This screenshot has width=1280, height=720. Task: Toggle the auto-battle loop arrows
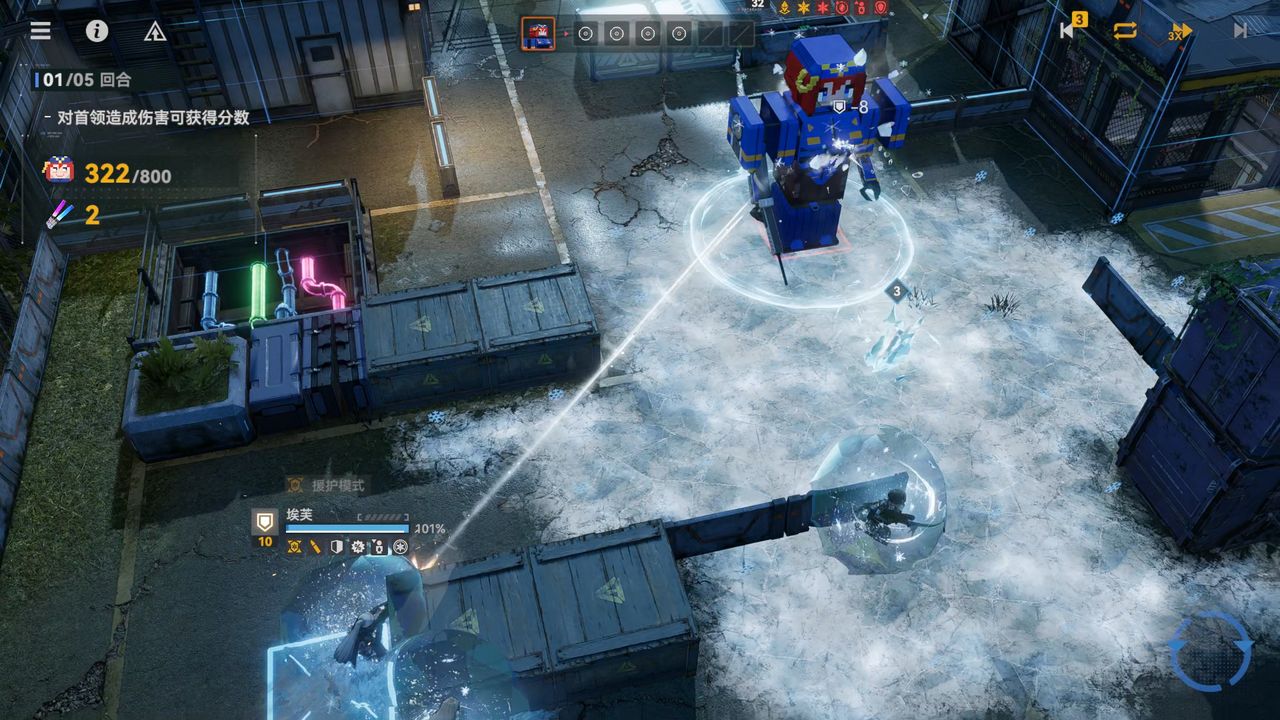[1125, 30]
